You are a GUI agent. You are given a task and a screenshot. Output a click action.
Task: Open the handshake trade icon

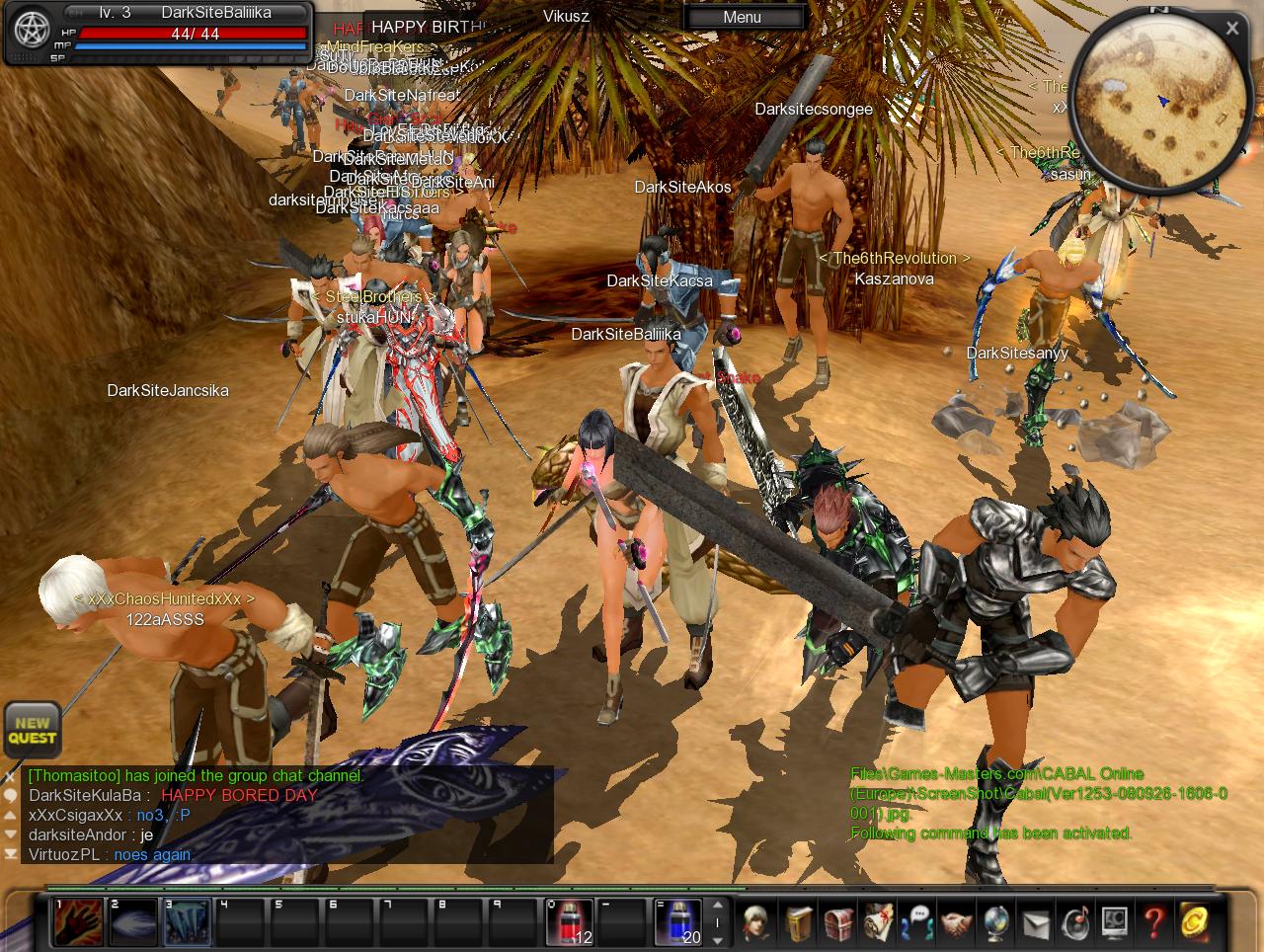coord(956,922)
